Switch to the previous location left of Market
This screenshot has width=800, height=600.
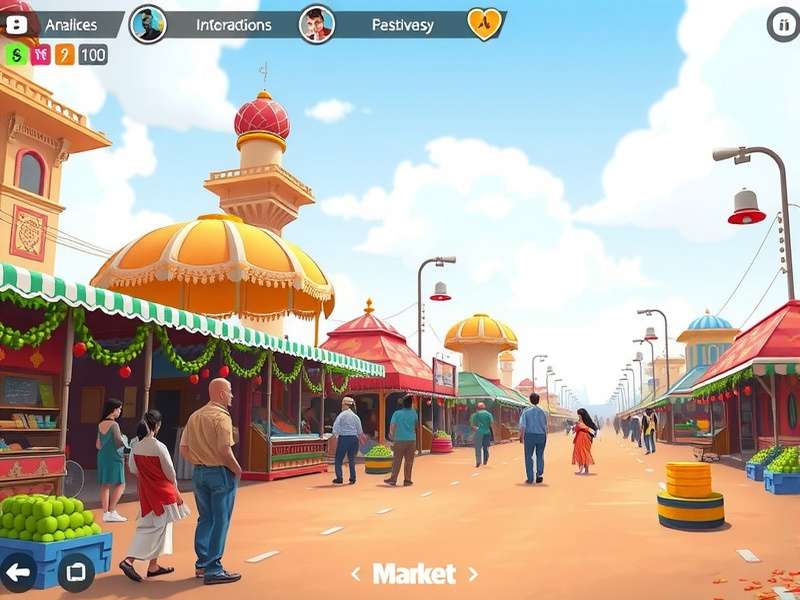click(x=355, y=574)
